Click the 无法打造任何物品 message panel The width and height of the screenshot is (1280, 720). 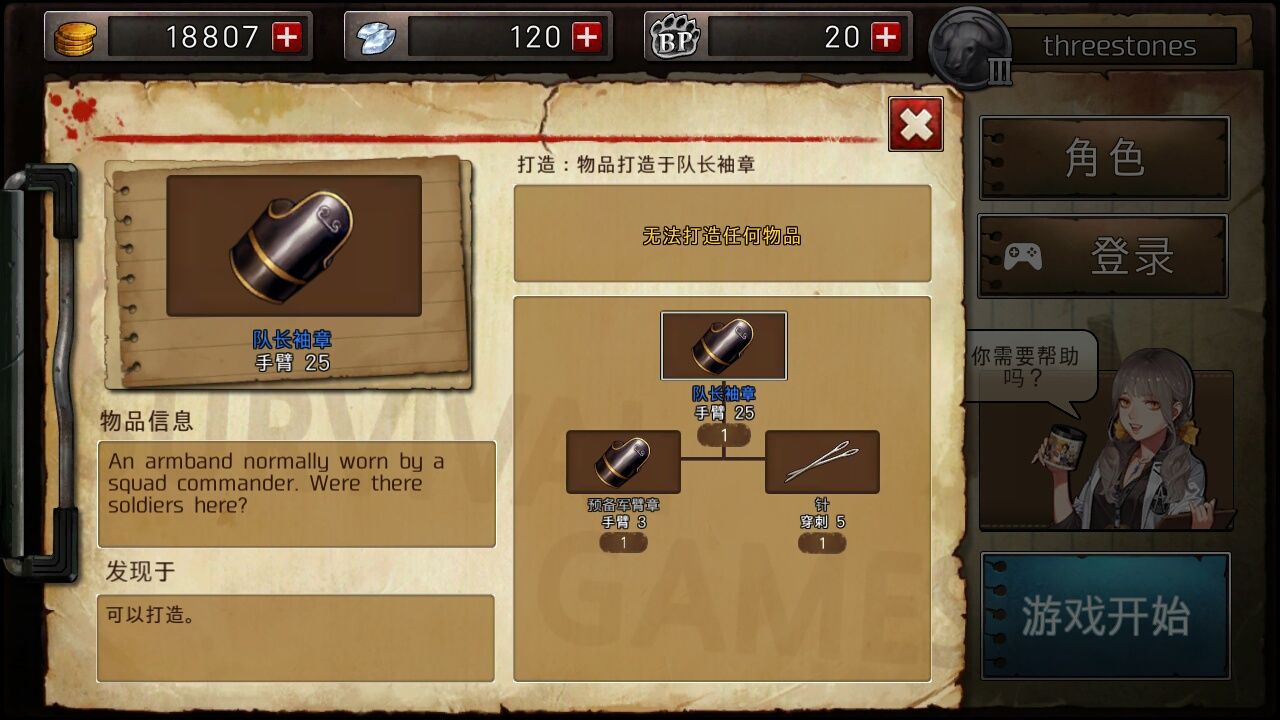point(722,233)
